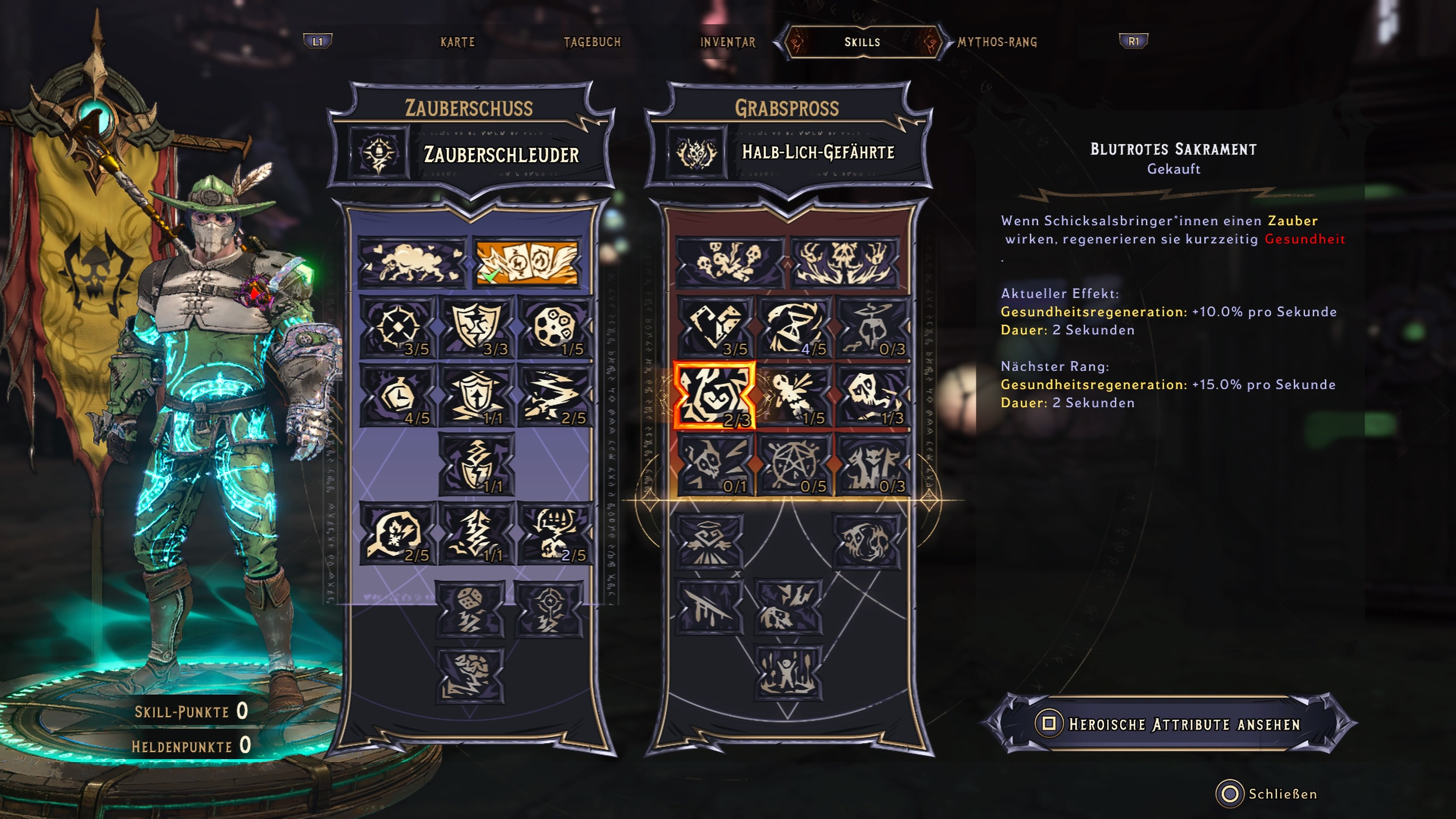Select the broken heart skill at 3/5

point(715,327)
